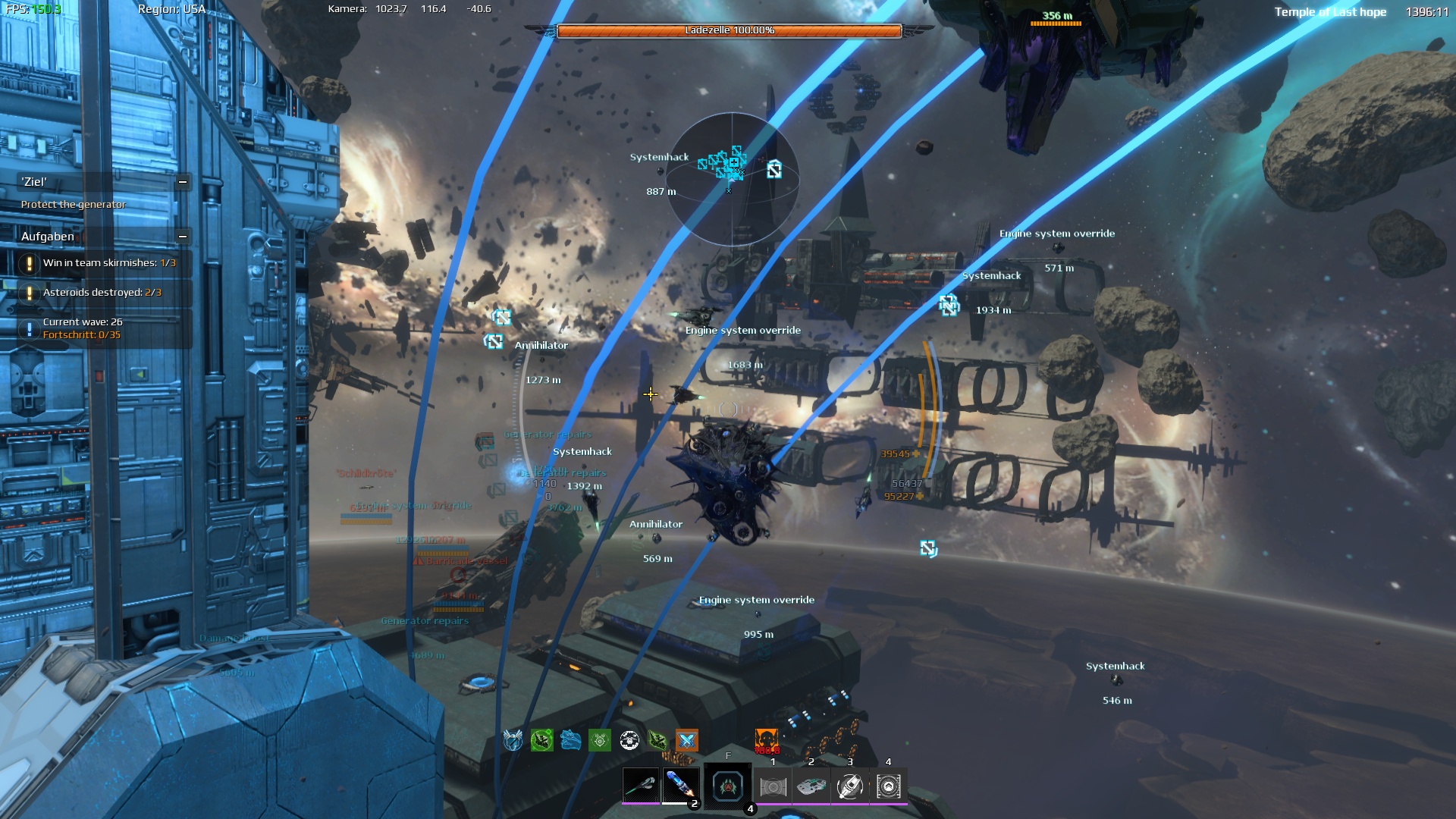This screenshot has width=1456, height=819.
Task: Trigger the module in slot 3
Action: (850, 787)
